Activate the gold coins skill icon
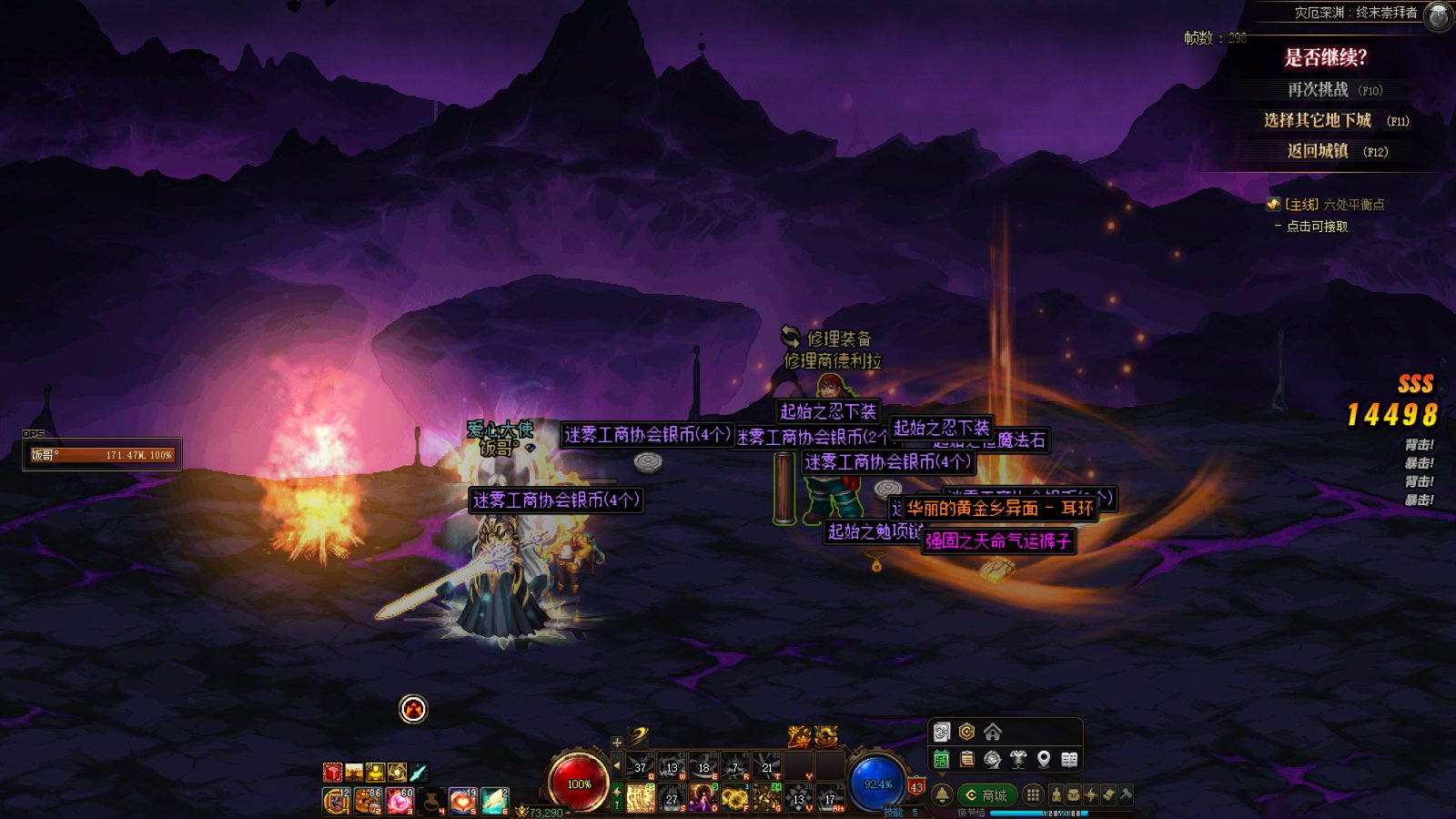This screenshot has height=819, width=1456. click(734, 798)
